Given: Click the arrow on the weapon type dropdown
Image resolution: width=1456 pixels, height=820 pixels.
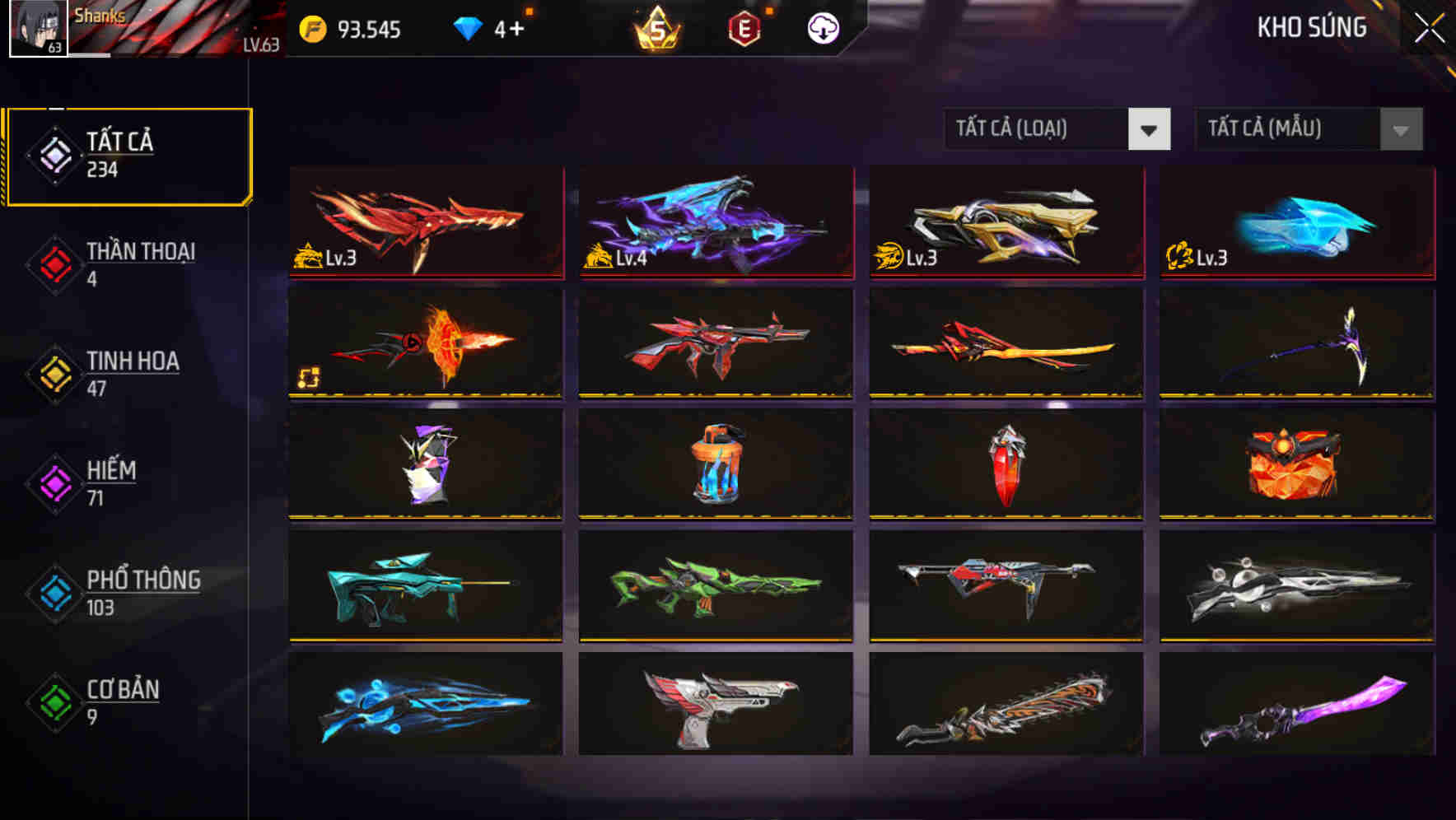Looking at the screenshot, I should click(1151, 129).
